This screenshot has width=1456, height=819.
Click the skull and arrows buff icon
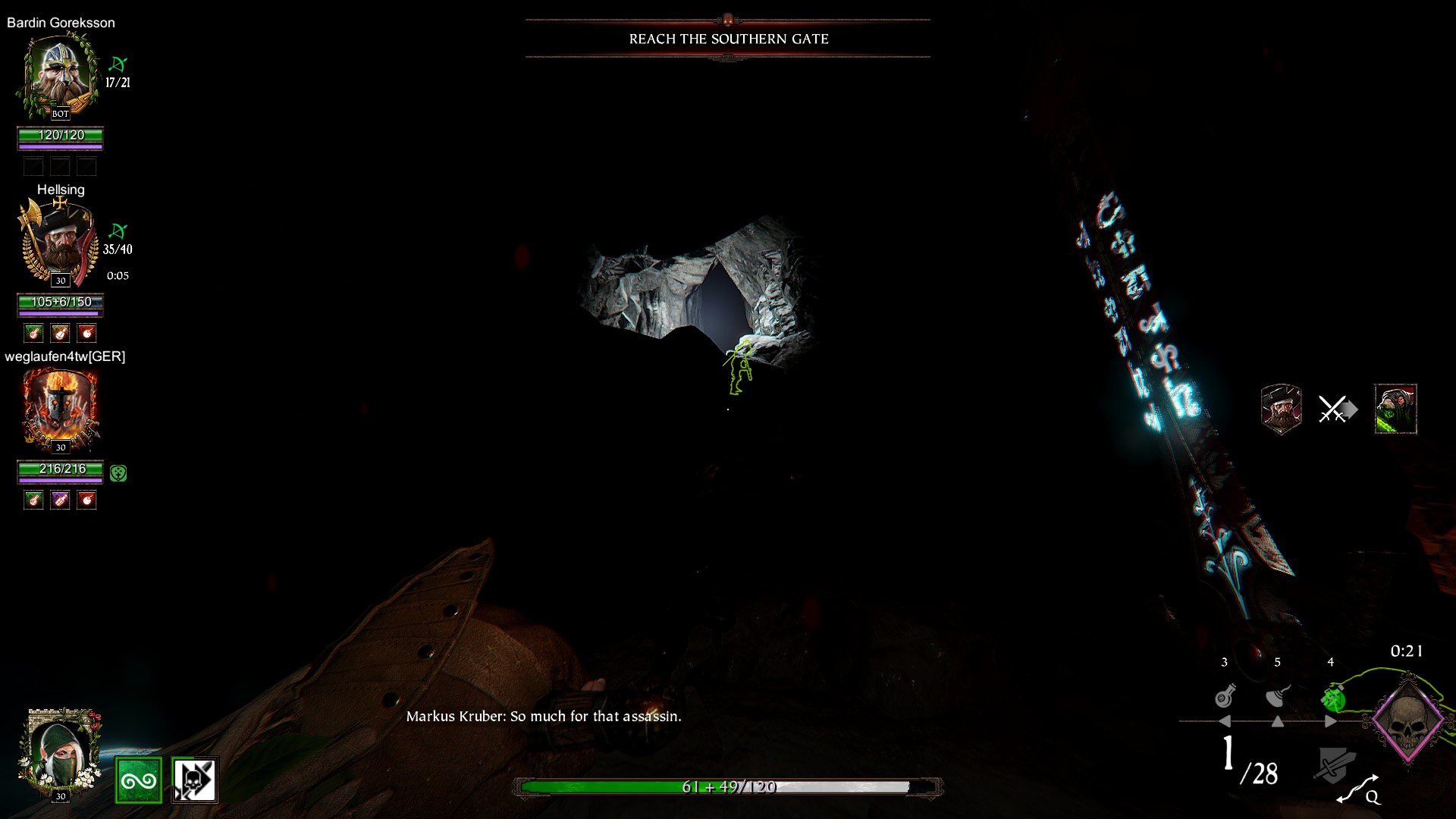point(195,780)
